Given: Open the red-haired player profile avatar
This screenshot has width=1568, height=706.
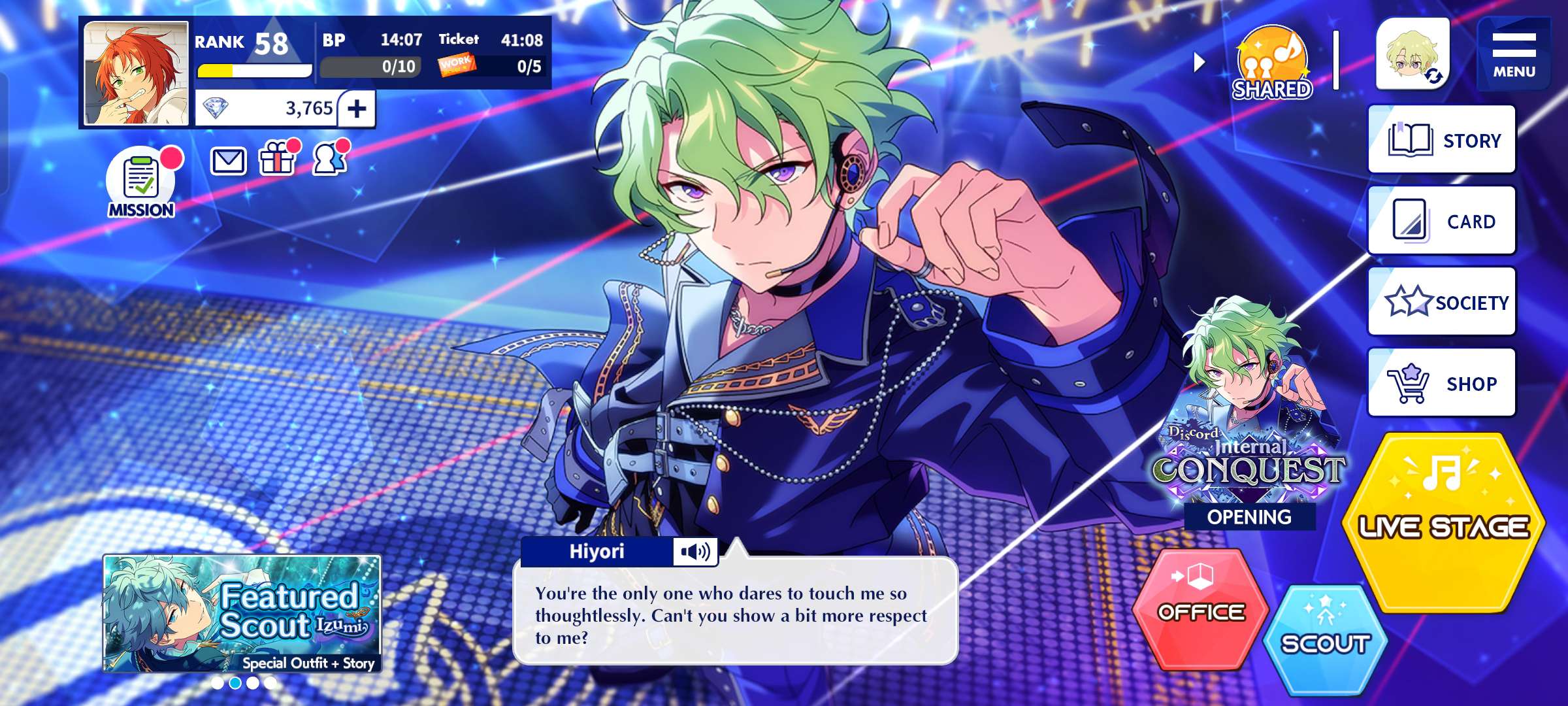Looking at the screenshot, I should click(136, 73).
